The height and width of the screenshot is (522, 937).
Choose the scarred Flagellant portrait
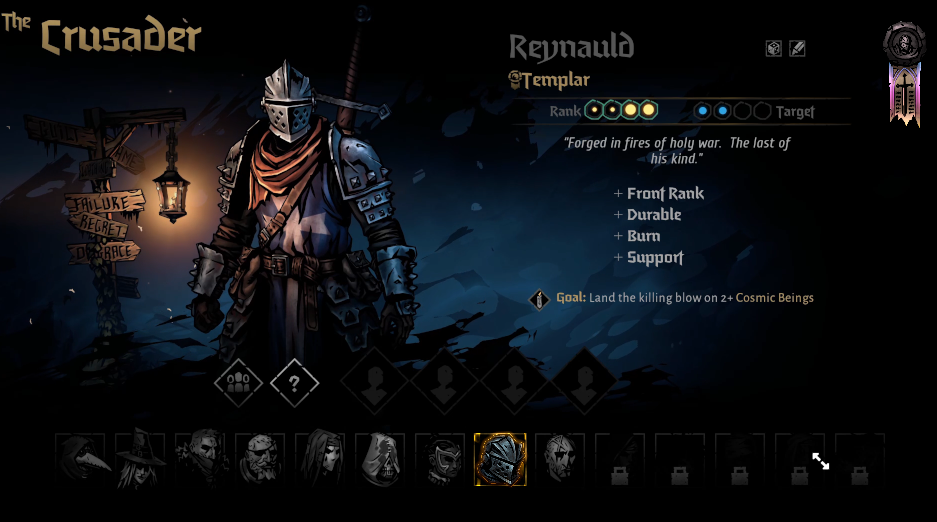[x=560, y=459]
